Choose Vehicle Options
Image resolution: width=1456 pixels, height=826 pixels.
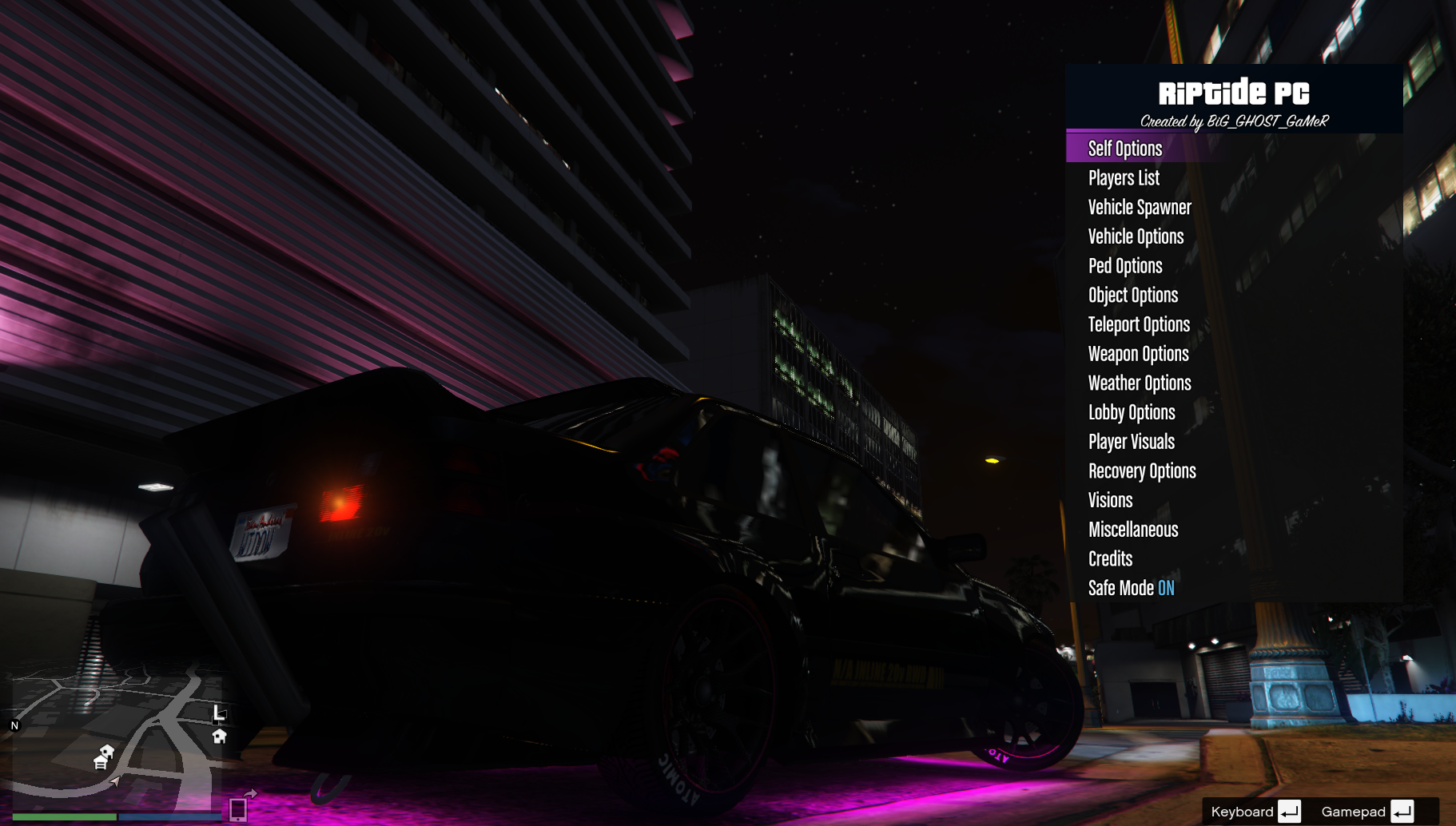point(1136,236)
